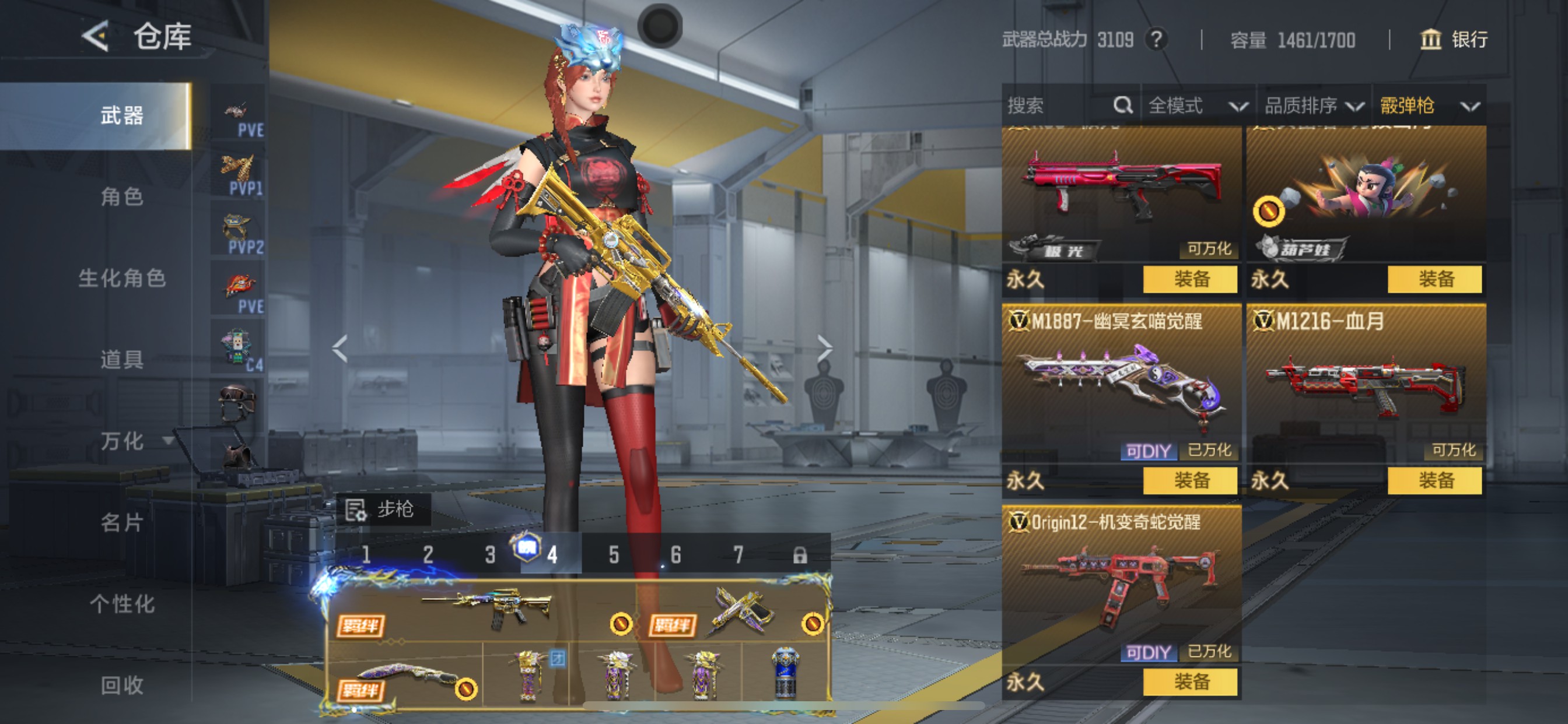Switch to the 角色 category
The height and width of the screenshot is (724, 1568).
pyautogui.click(x=122, y=196)
